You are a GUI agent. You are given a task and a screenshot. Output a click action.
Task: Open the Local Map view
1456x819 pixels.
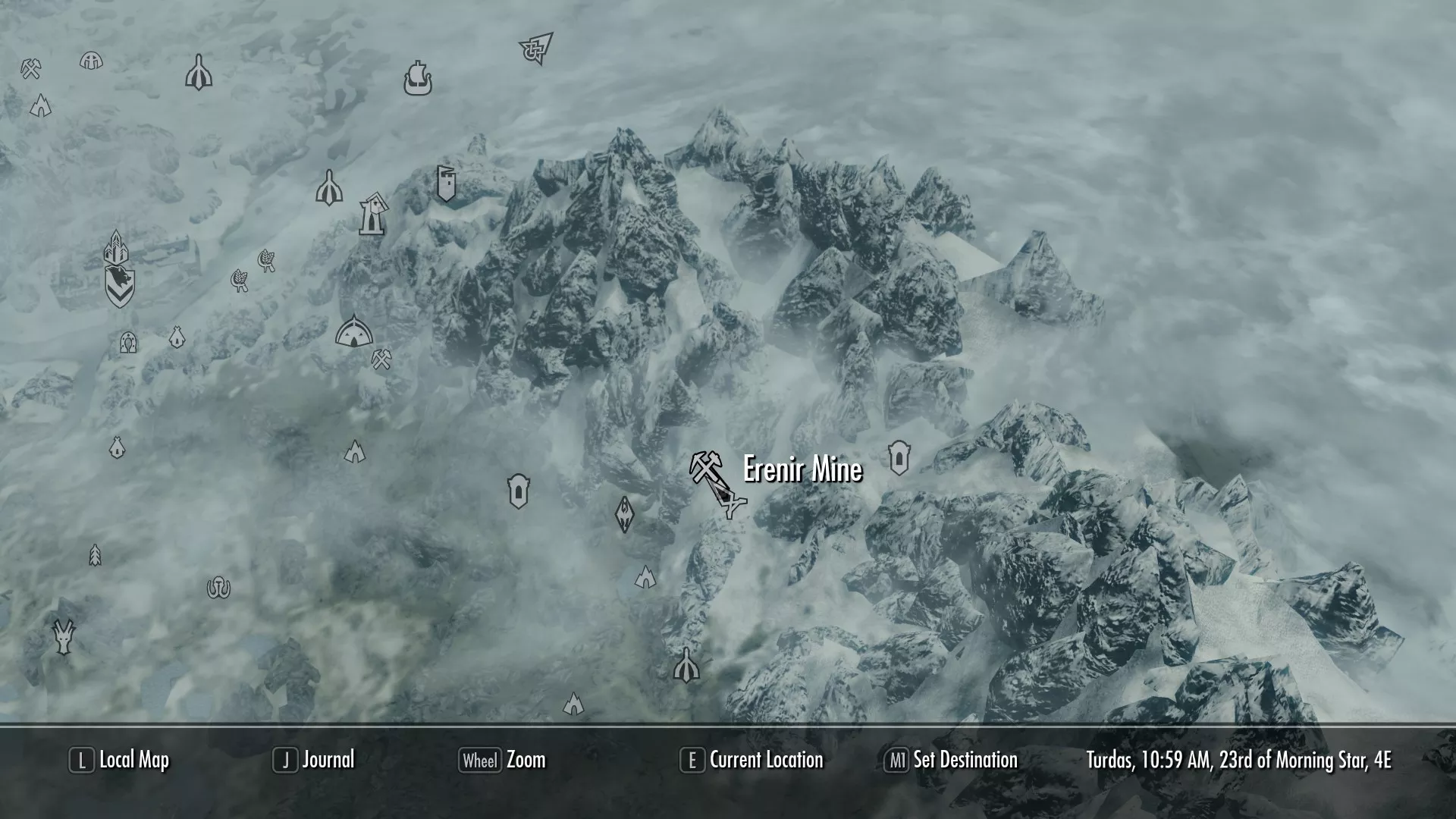click(x=133, y=760)
